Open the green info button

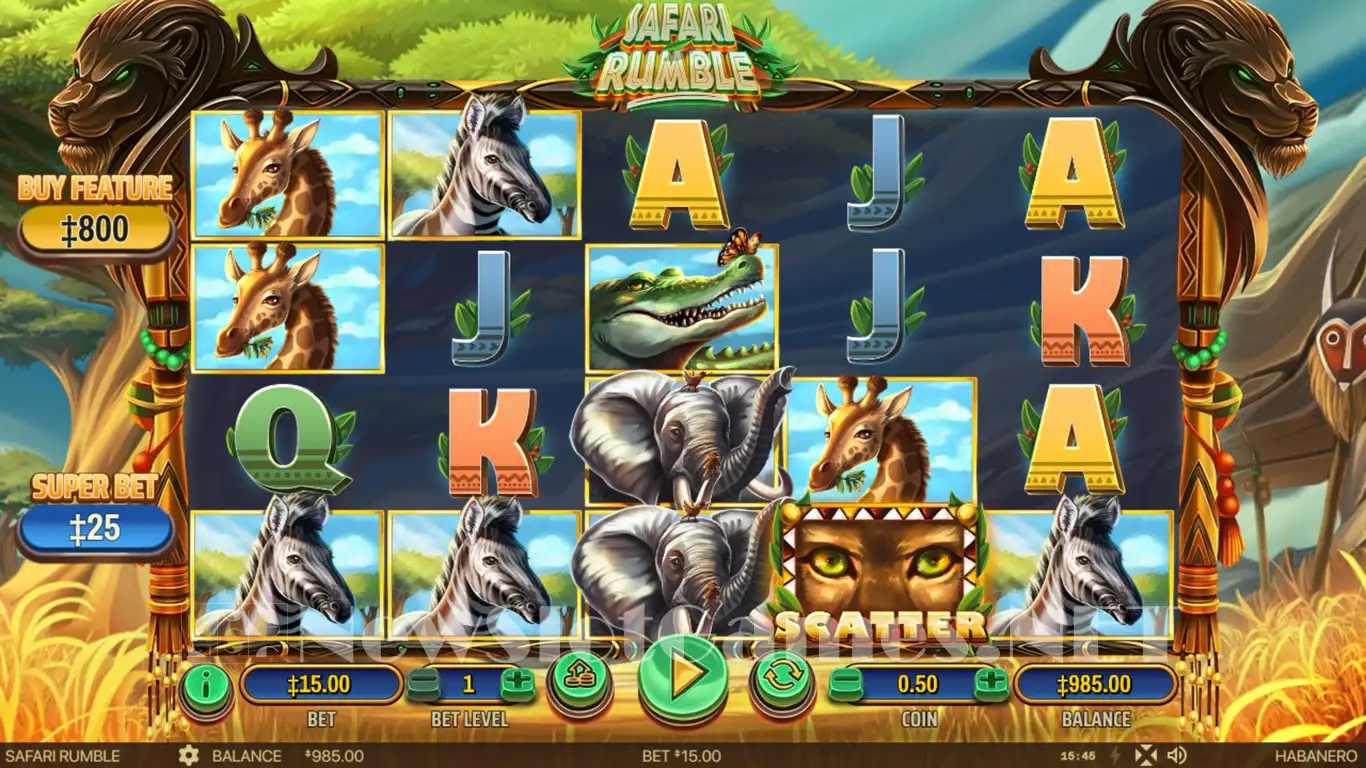[x=206, y=685]
